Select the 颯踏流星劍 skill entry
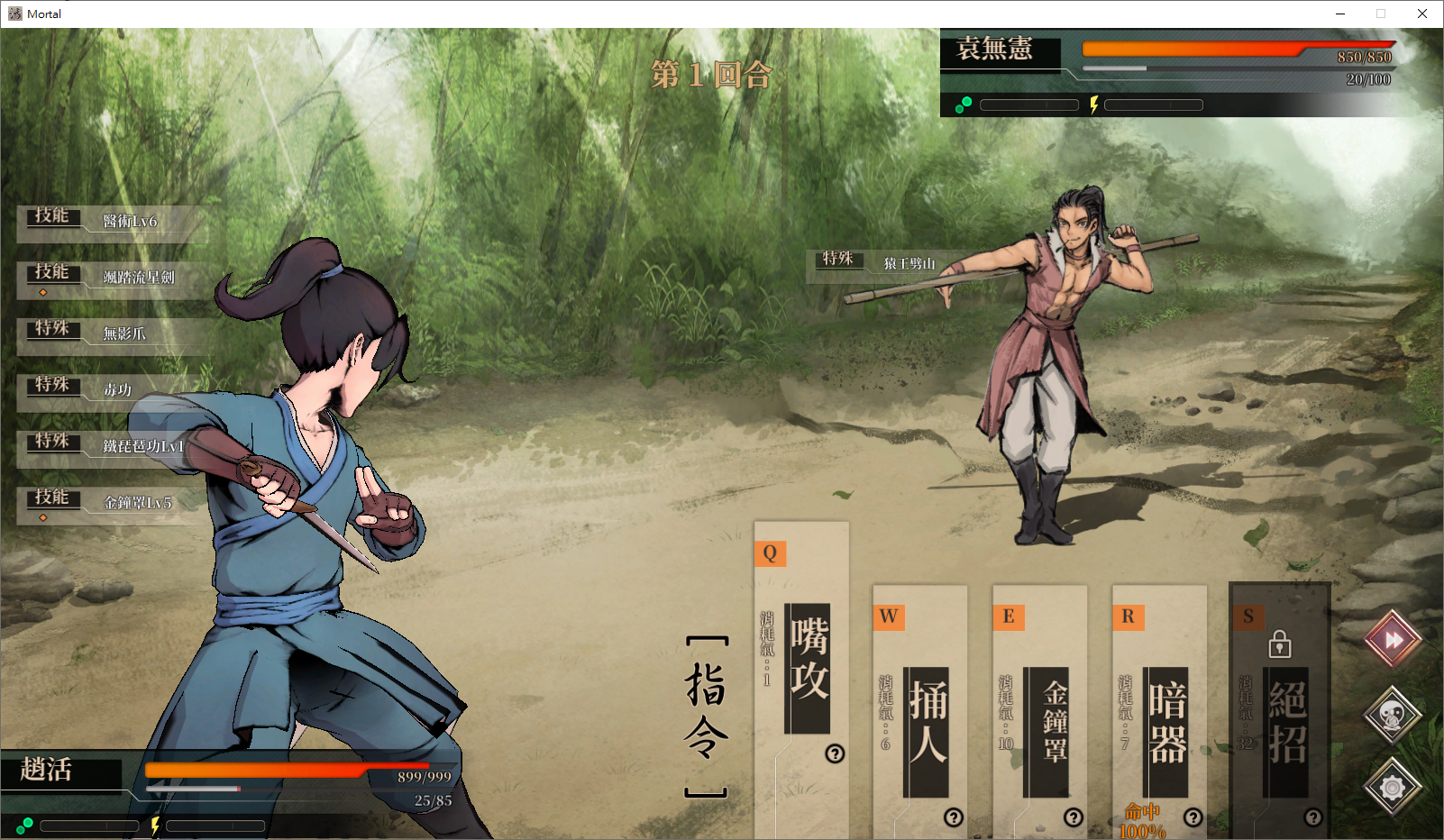The height and width of the screenshot is (840, 1444). (138, 278)
